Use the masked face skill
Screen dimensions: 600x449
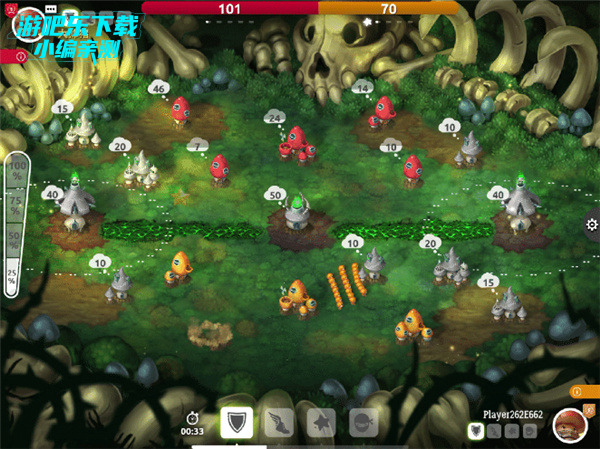click(x=364, y=422)
